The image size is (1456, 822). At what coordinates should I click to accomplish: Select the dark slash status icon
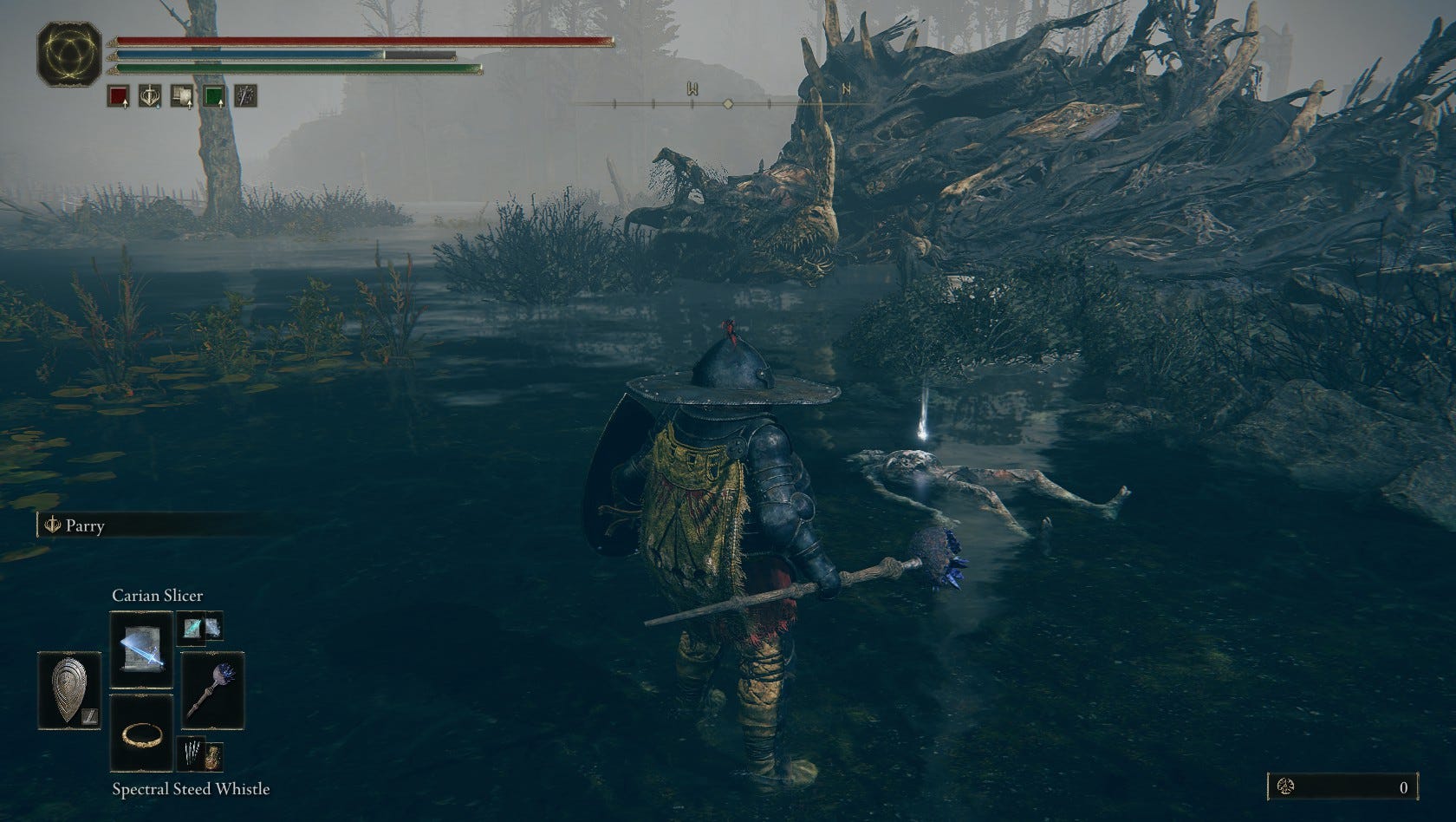pos(246,95)
